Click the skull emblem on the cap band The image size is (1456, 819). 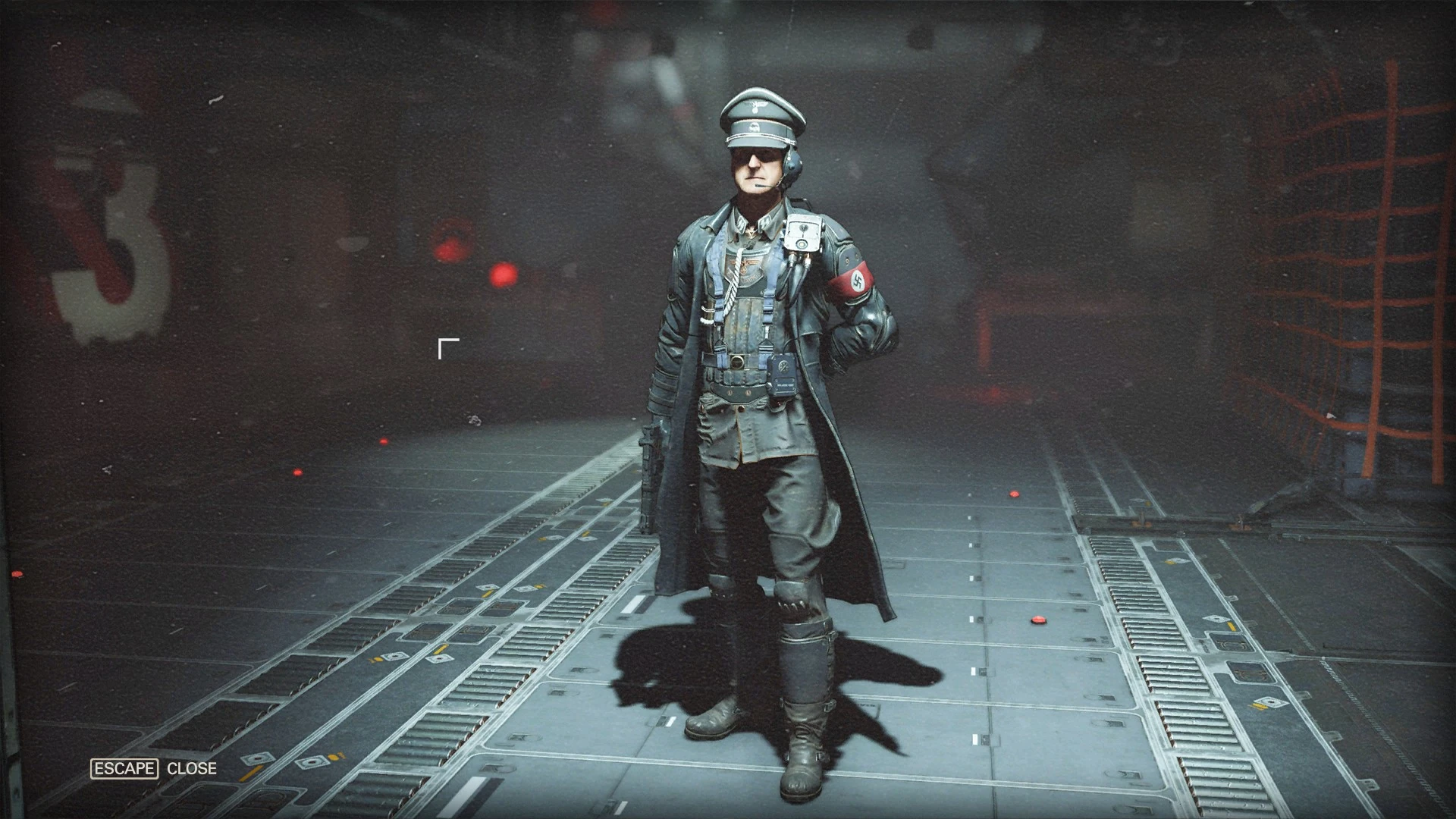pos(755,127)
